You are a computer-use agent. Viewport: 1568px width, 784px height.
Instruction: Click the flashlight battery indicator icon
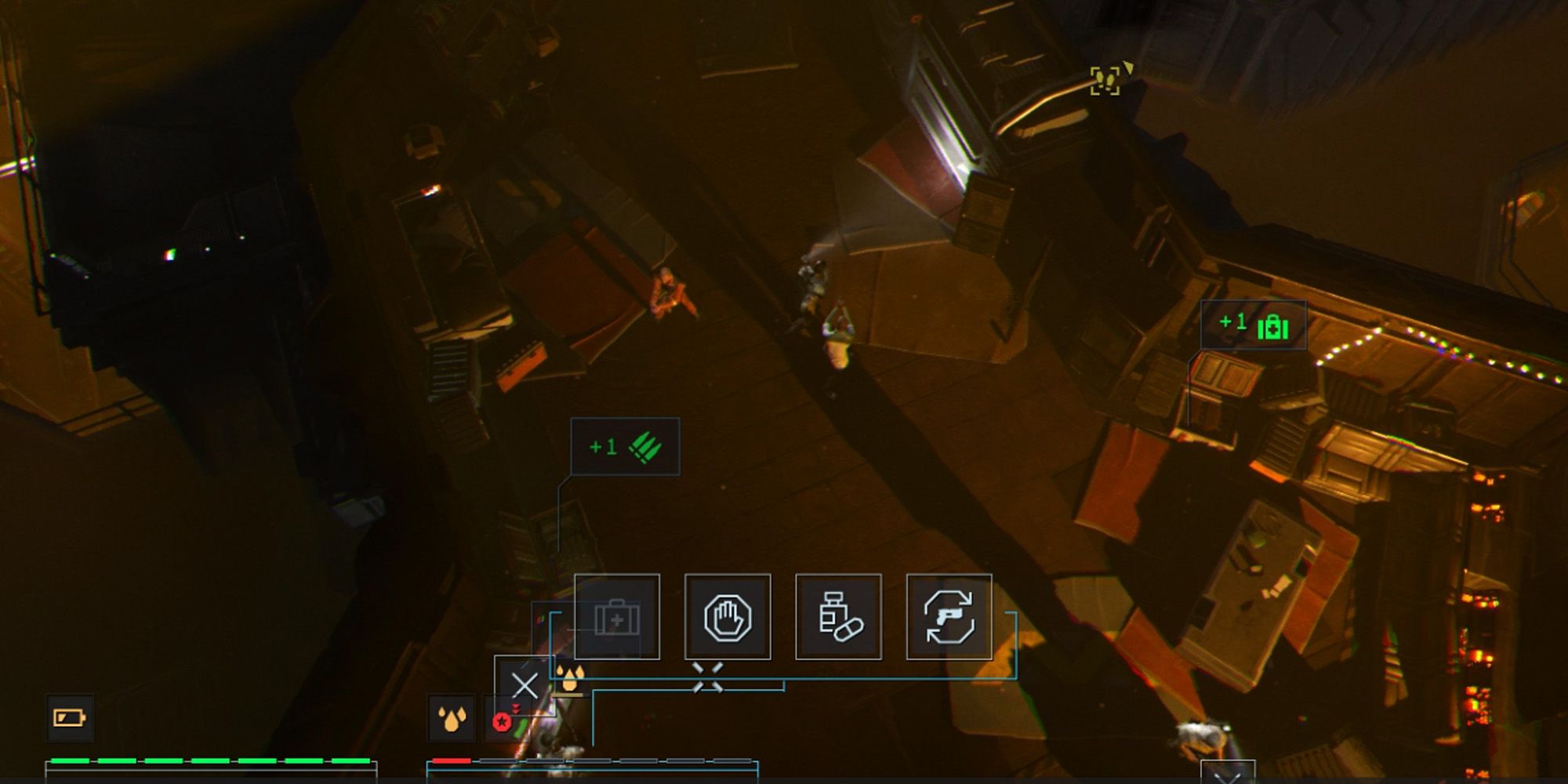click(x=69, y=717)
